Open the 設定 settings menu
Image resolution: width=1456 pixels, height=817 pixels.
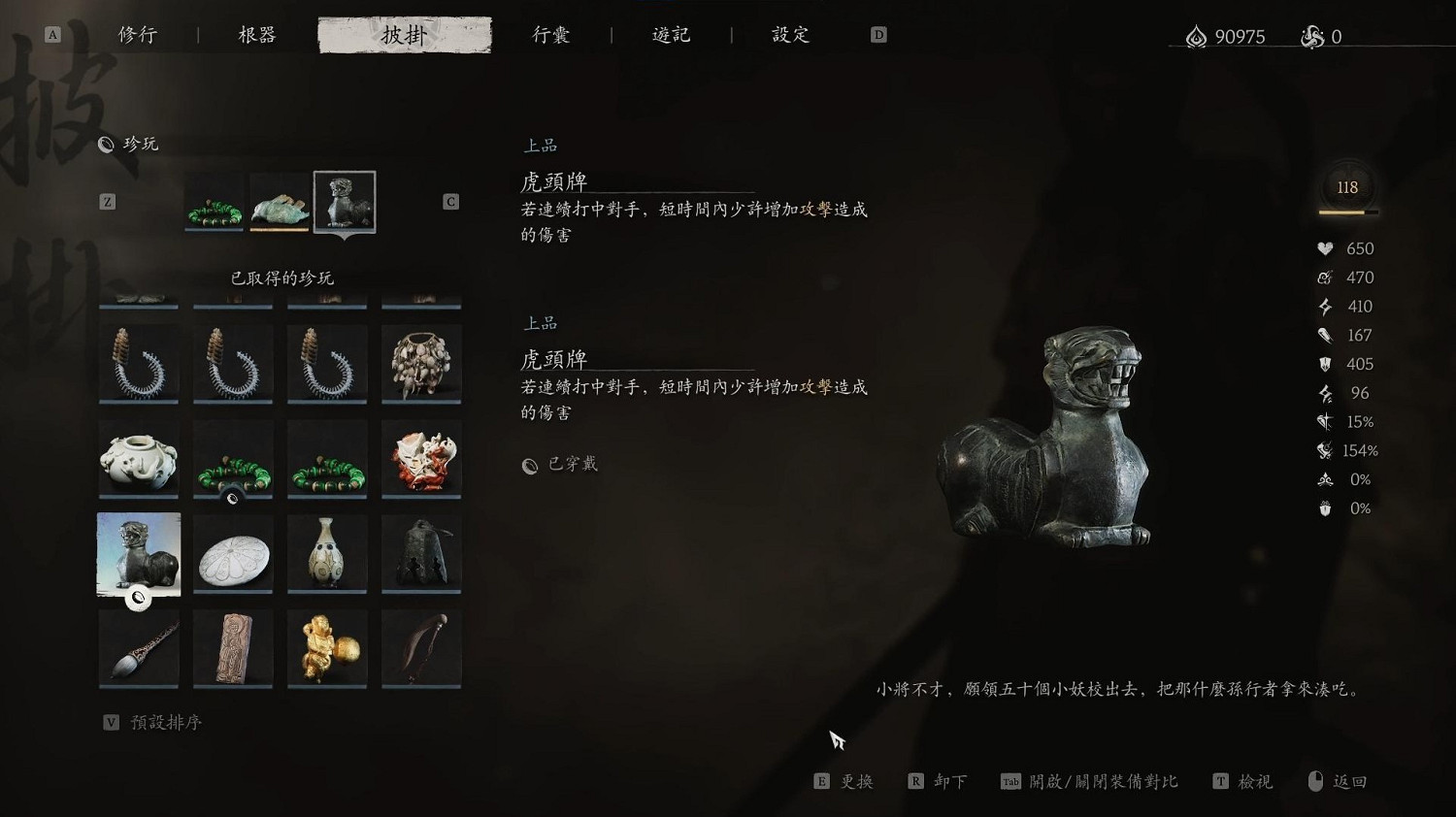point(788,34)
